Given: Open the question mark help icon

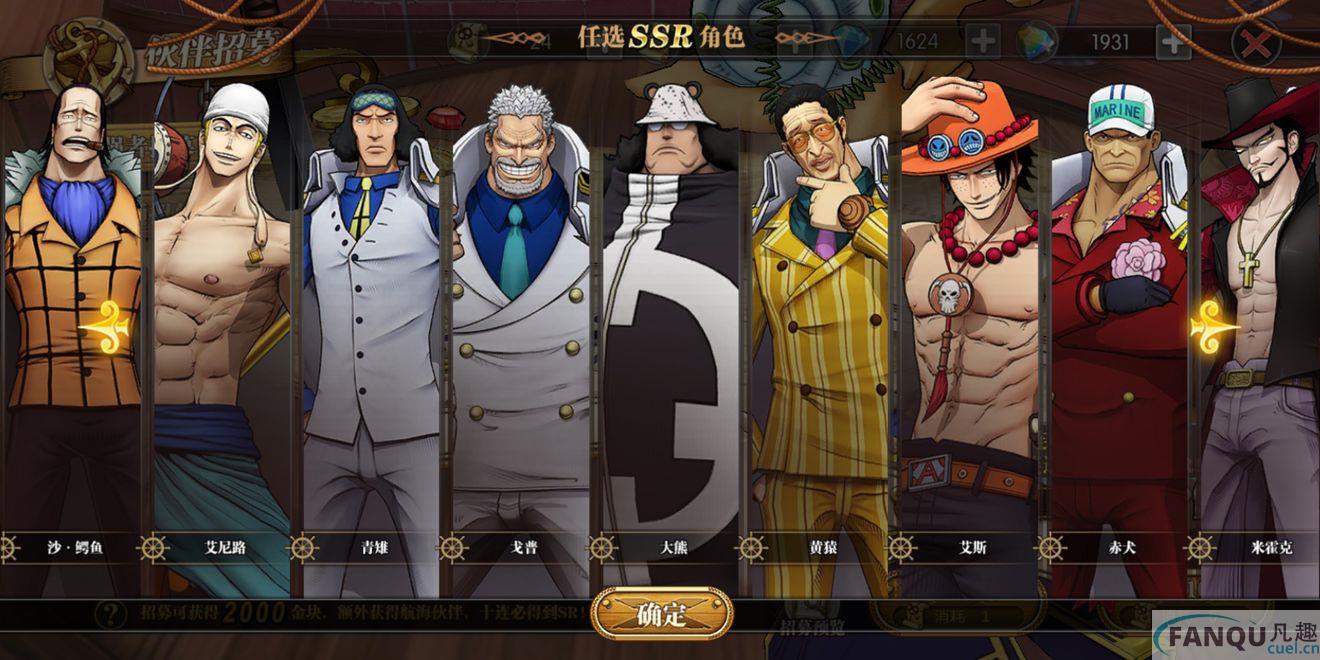Looking at the screenshot, I should (109, 613).
